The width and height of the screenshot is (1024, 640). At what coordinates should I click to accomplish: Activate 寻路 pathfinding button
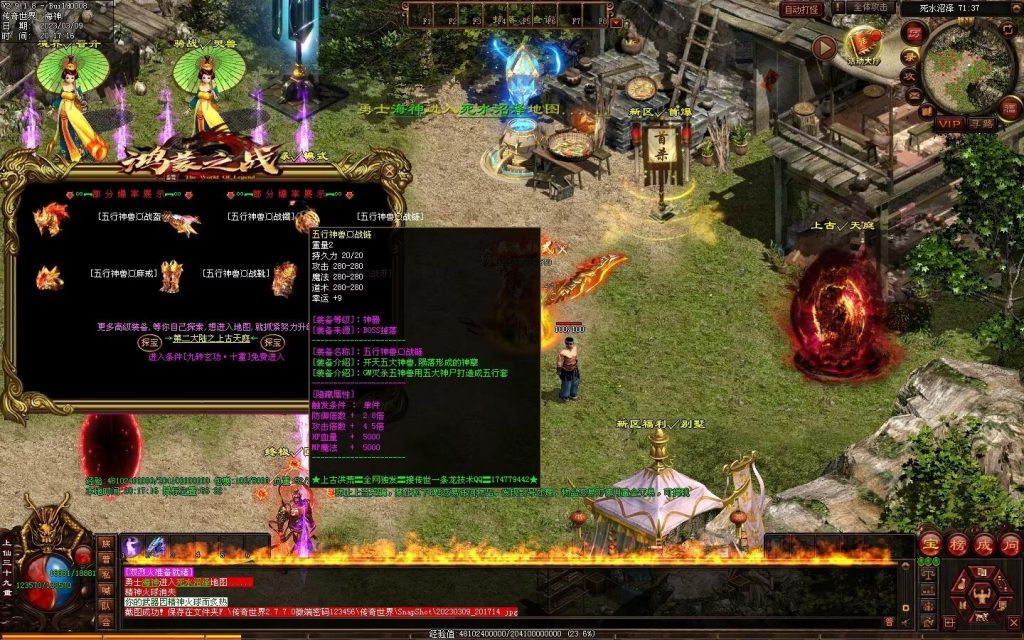click(x=981, y=124)
